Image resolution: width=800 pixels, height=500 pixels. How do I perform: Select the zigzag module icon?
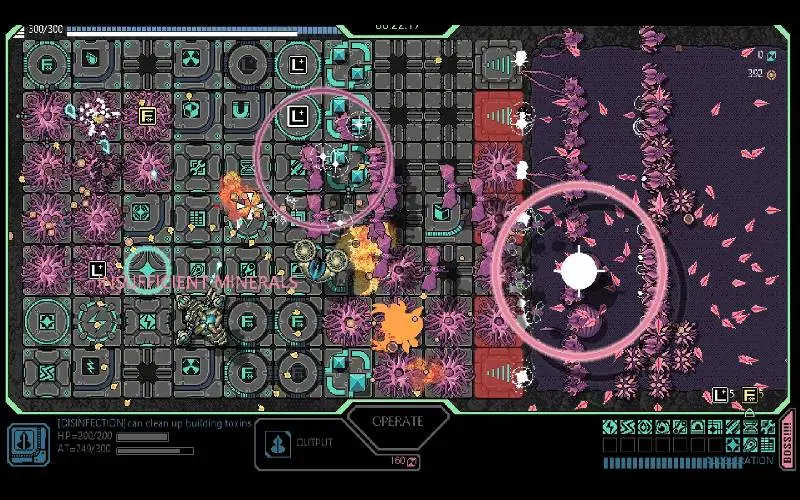(x=627, y=427)
